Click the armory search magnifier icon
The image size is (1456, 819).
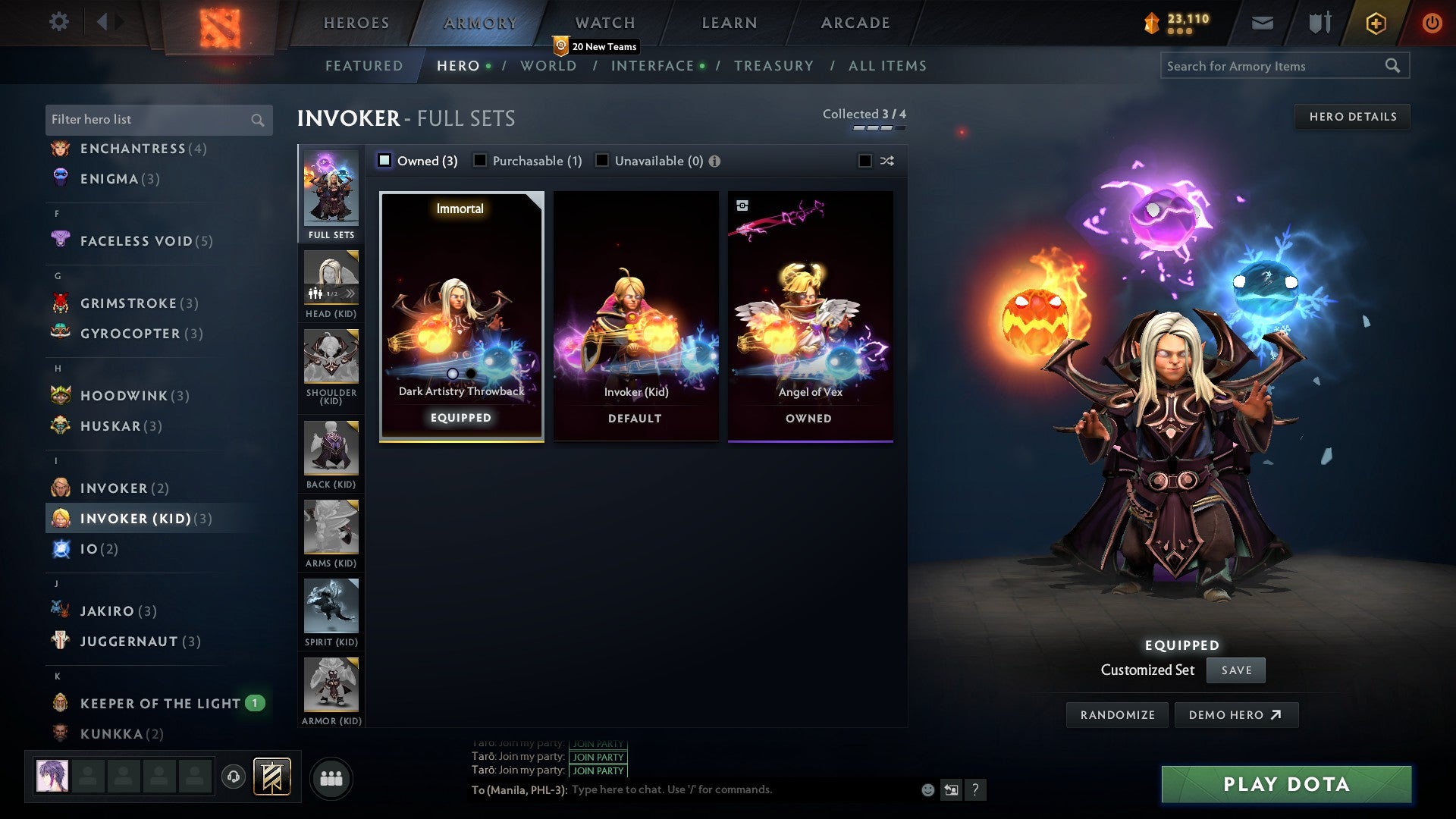click(1394, 66)
